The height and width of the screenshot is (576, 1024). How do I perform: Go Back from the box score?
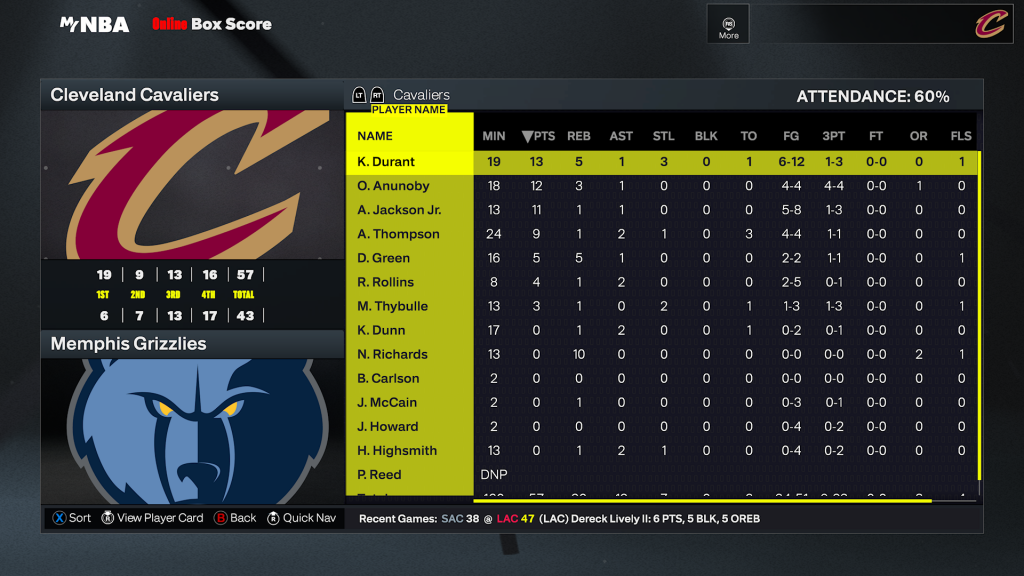(x=235, y=518)
